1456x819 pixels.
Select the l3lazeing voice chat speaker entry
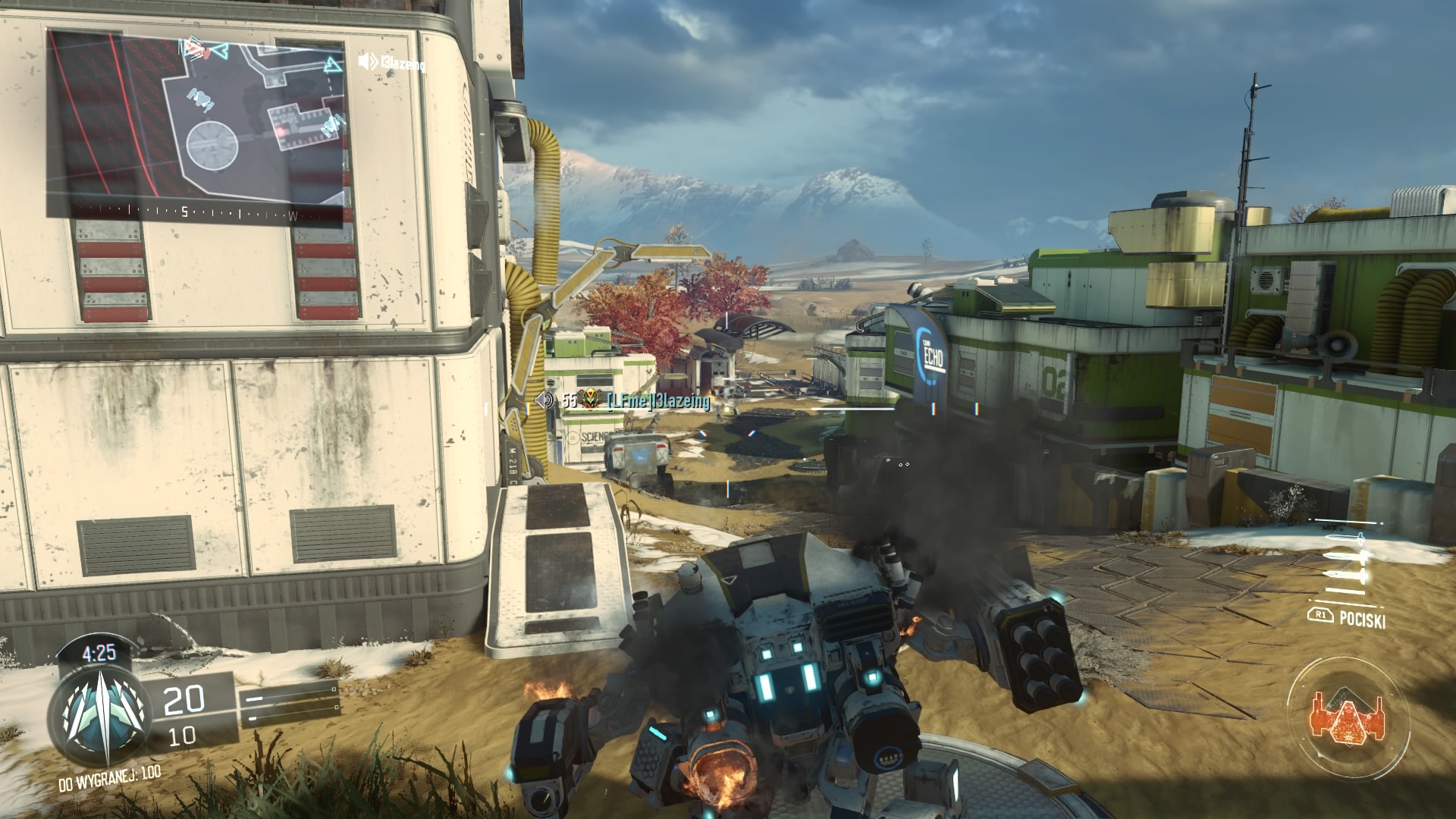(x=392, y=63)
